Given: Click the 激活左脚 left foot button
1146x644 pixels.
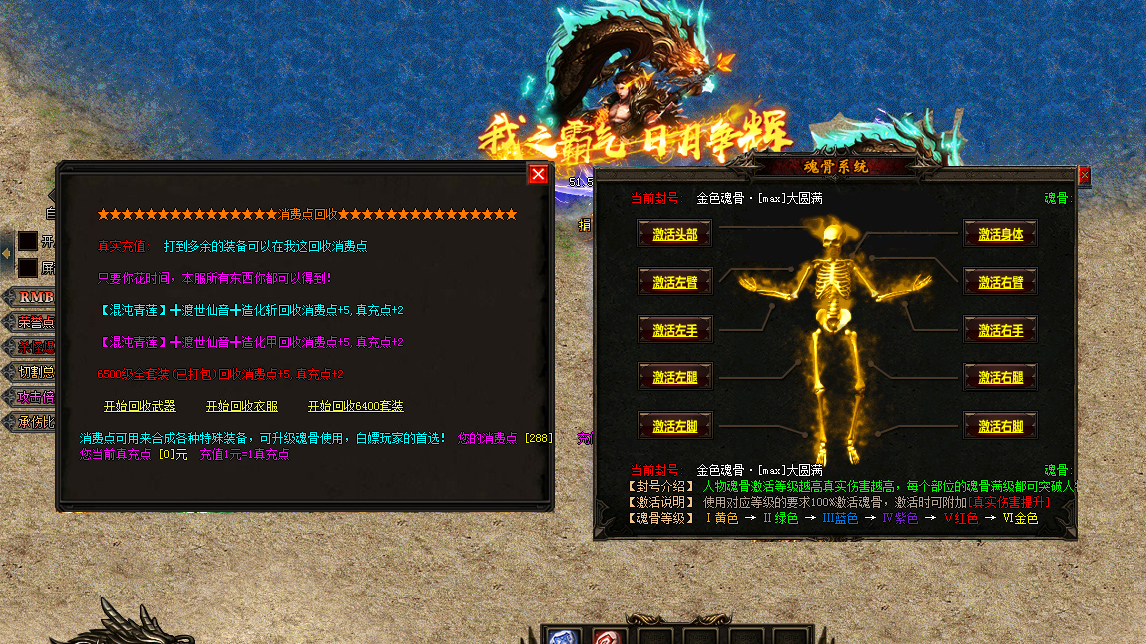Looking at the screenshot, I should click(675, 426).
